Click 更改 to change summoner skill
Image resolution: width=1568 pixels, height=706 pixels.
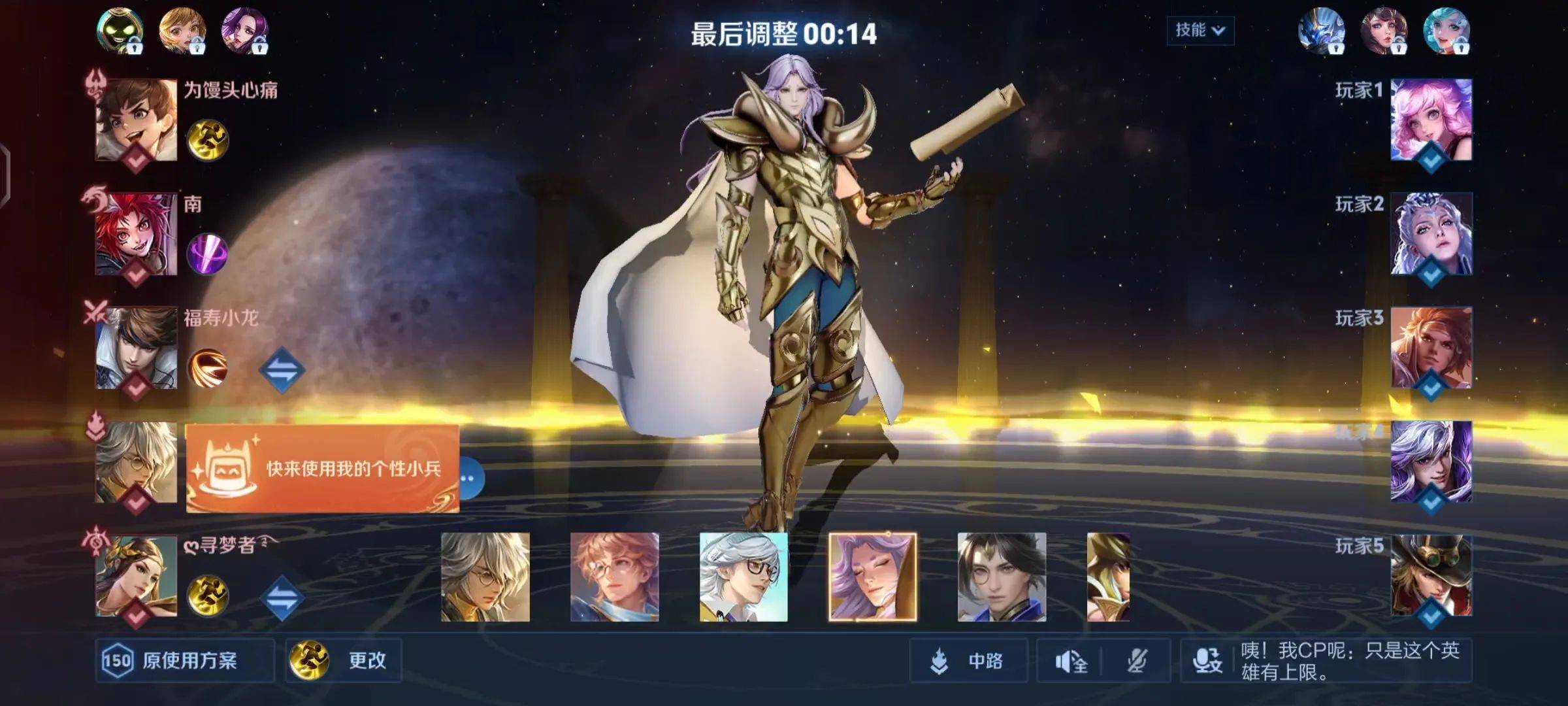(343, 660)
